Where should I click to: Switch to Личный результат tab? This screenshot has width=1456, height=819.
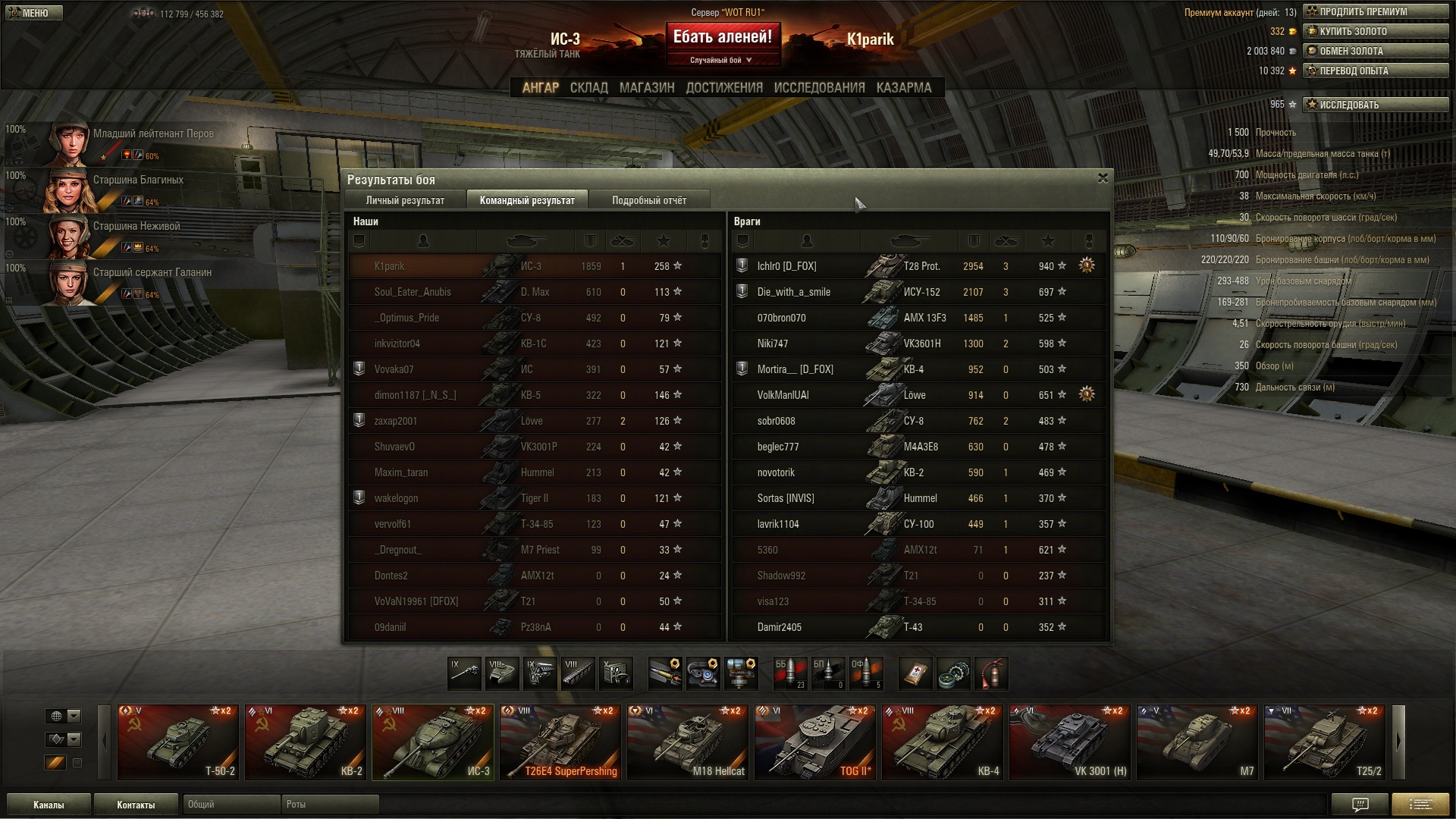coord(405,200)
